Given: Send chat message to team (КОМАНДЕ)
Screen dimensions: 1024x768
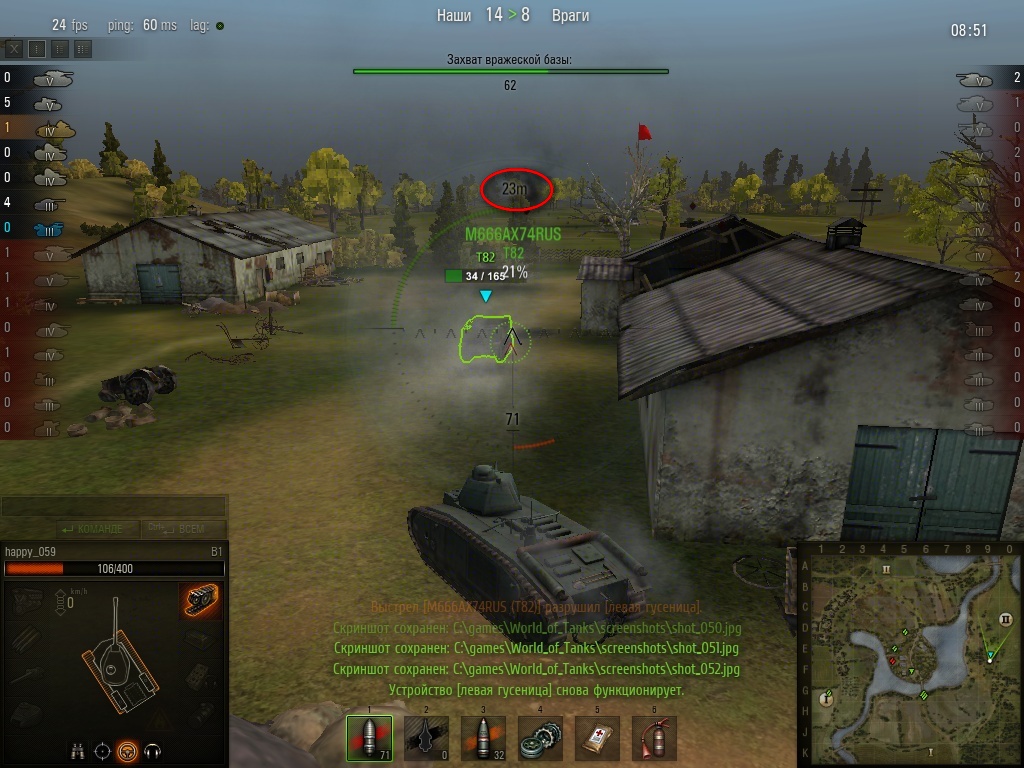Looking at the screenshot, I should [x=93, y=529].
